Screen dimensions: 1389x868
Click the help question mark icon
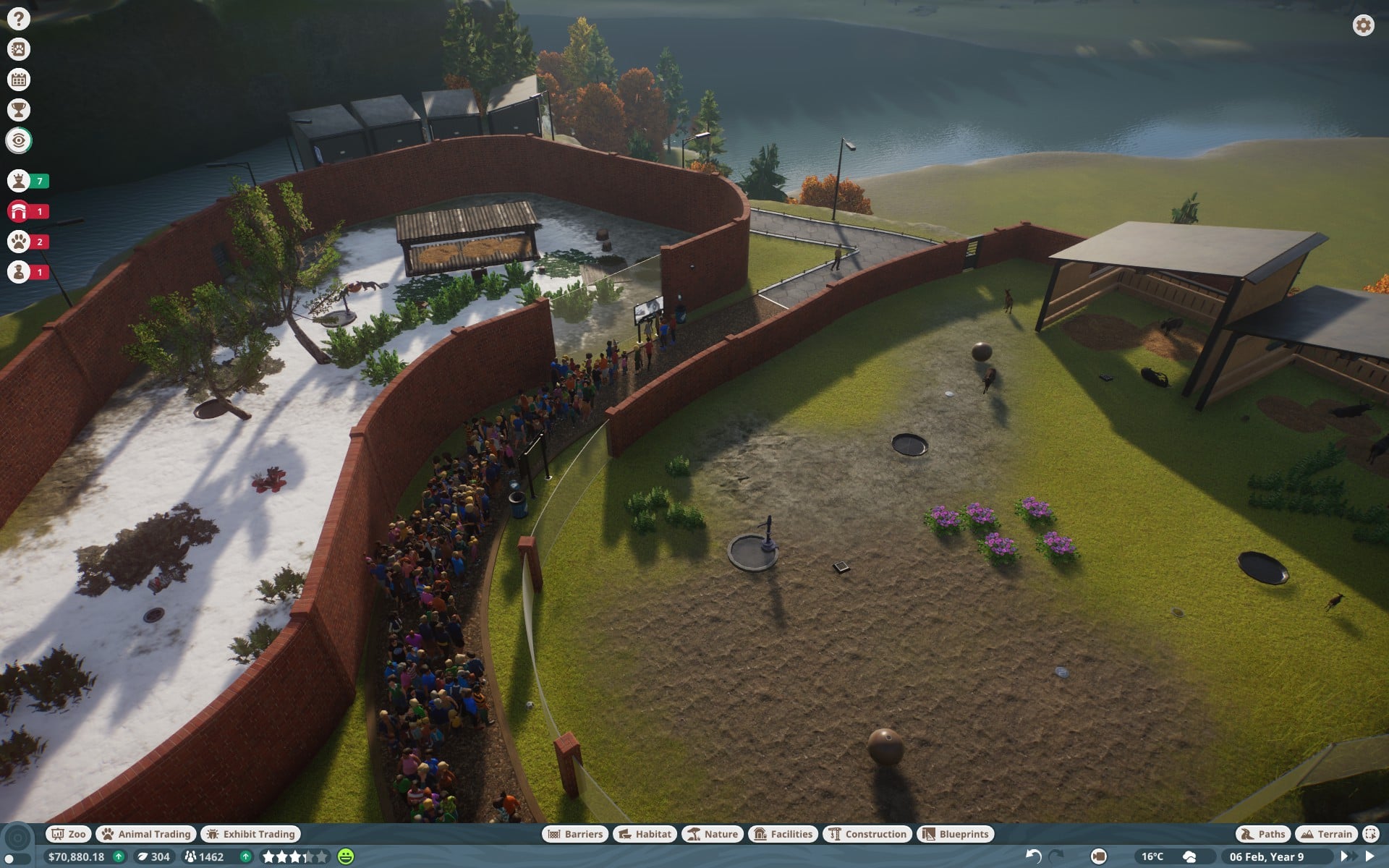(x=19, y=19)
